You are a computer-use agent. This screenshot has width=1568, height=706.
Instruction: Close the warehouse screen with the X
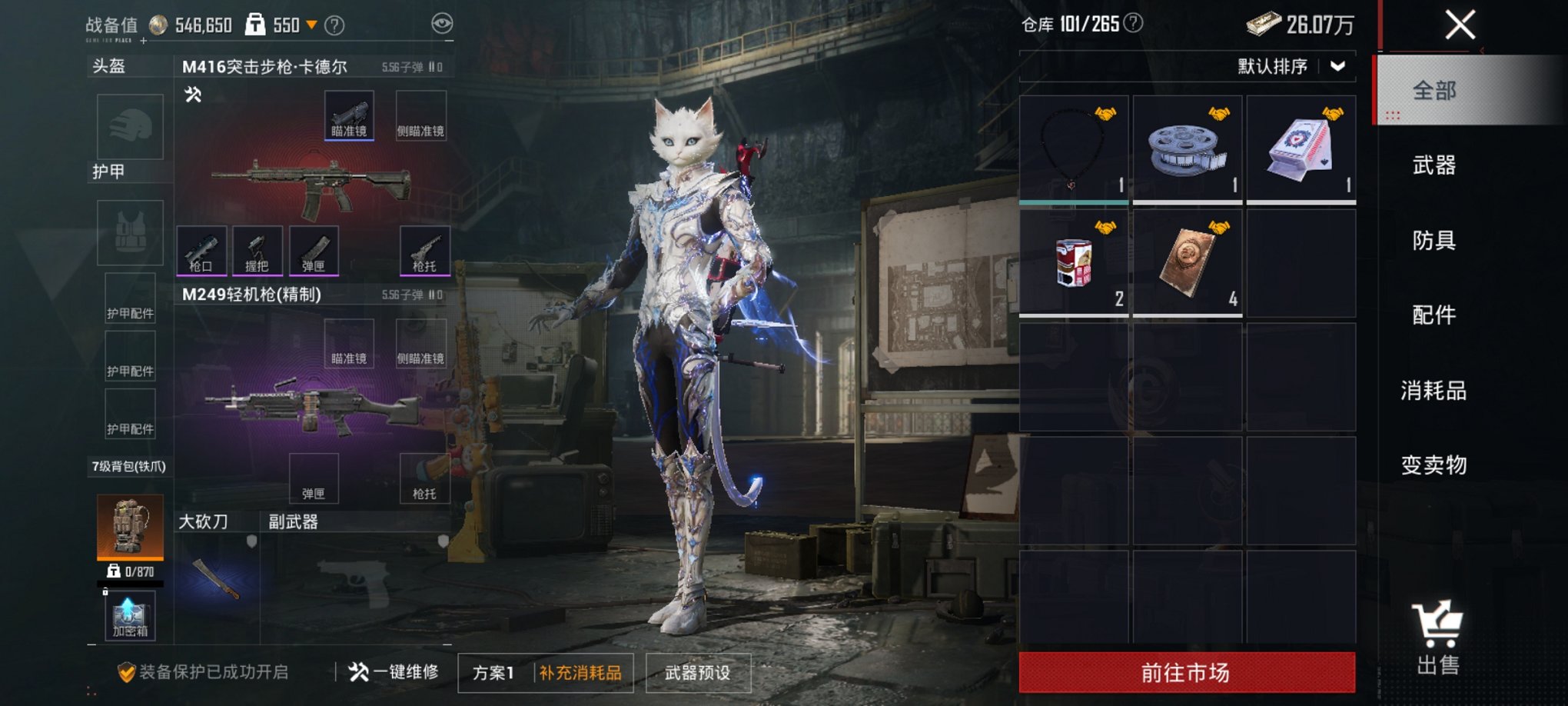pos(1460,25)
